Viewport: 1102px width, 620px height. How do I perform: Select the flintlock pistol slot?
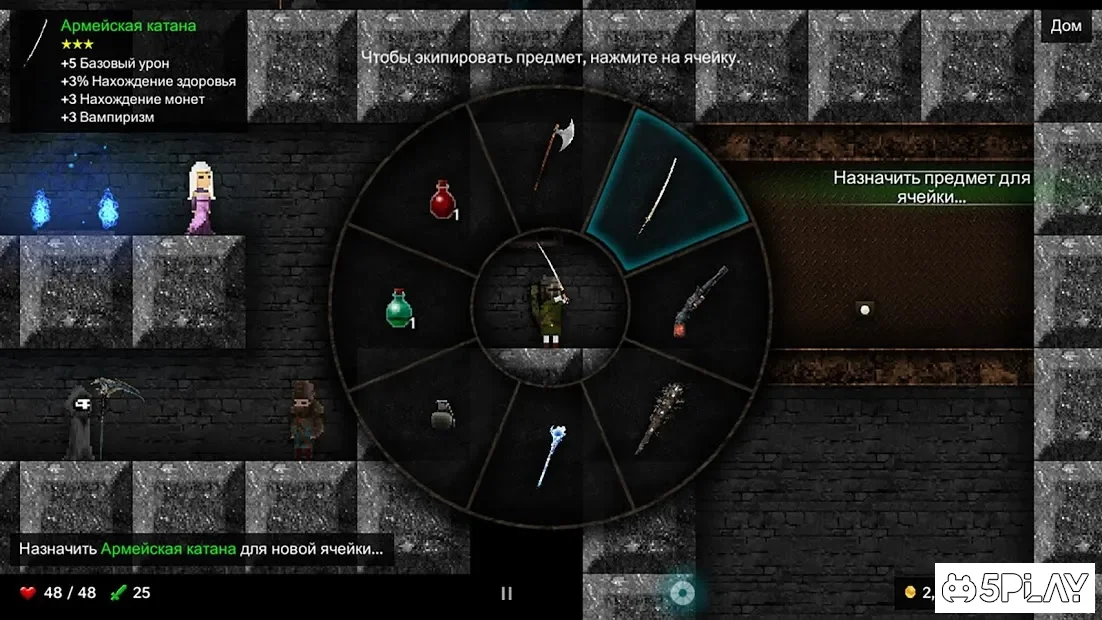point(697,302)
